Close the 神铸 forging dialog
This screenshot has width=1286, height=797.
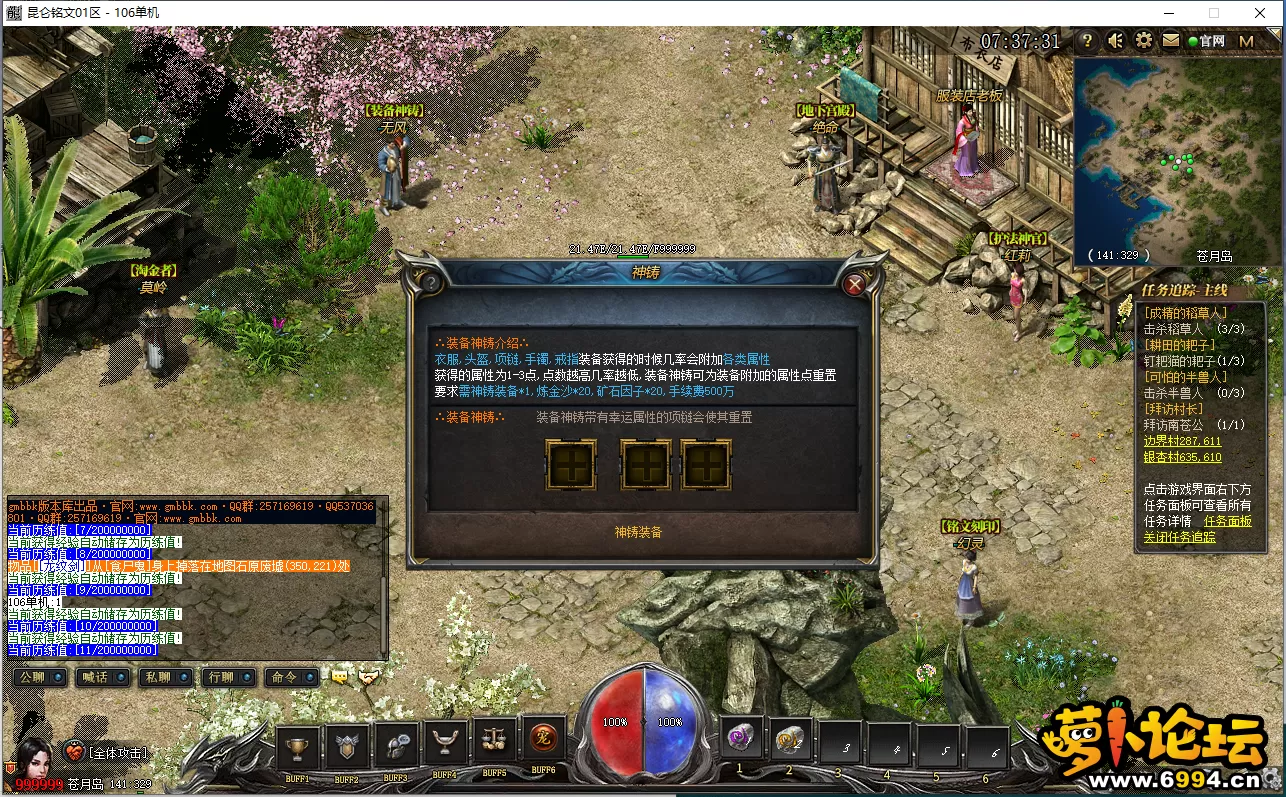854,285
